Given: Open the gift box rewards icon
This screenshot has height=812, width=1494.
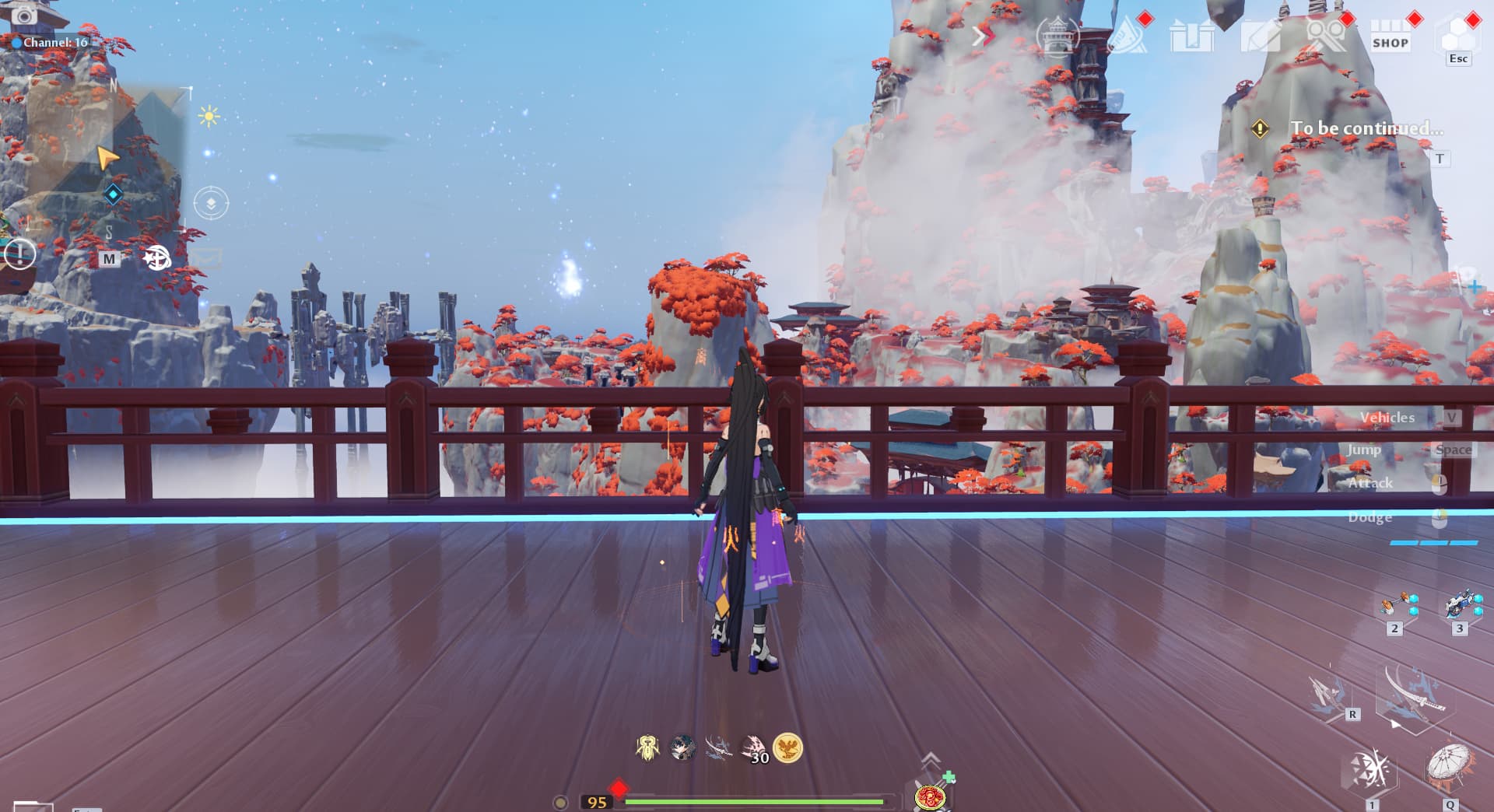Looking at the screenshot, I should coord(1191,37).
